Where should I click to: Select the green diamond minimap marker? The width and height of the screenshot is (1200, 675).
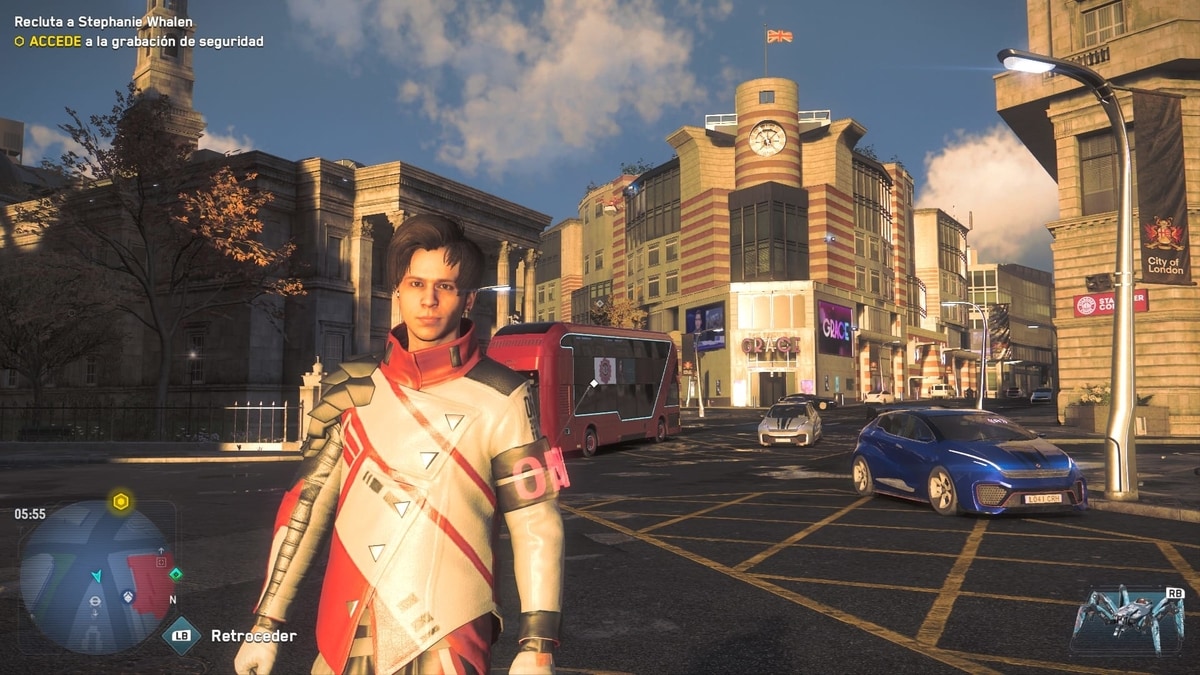176,574
